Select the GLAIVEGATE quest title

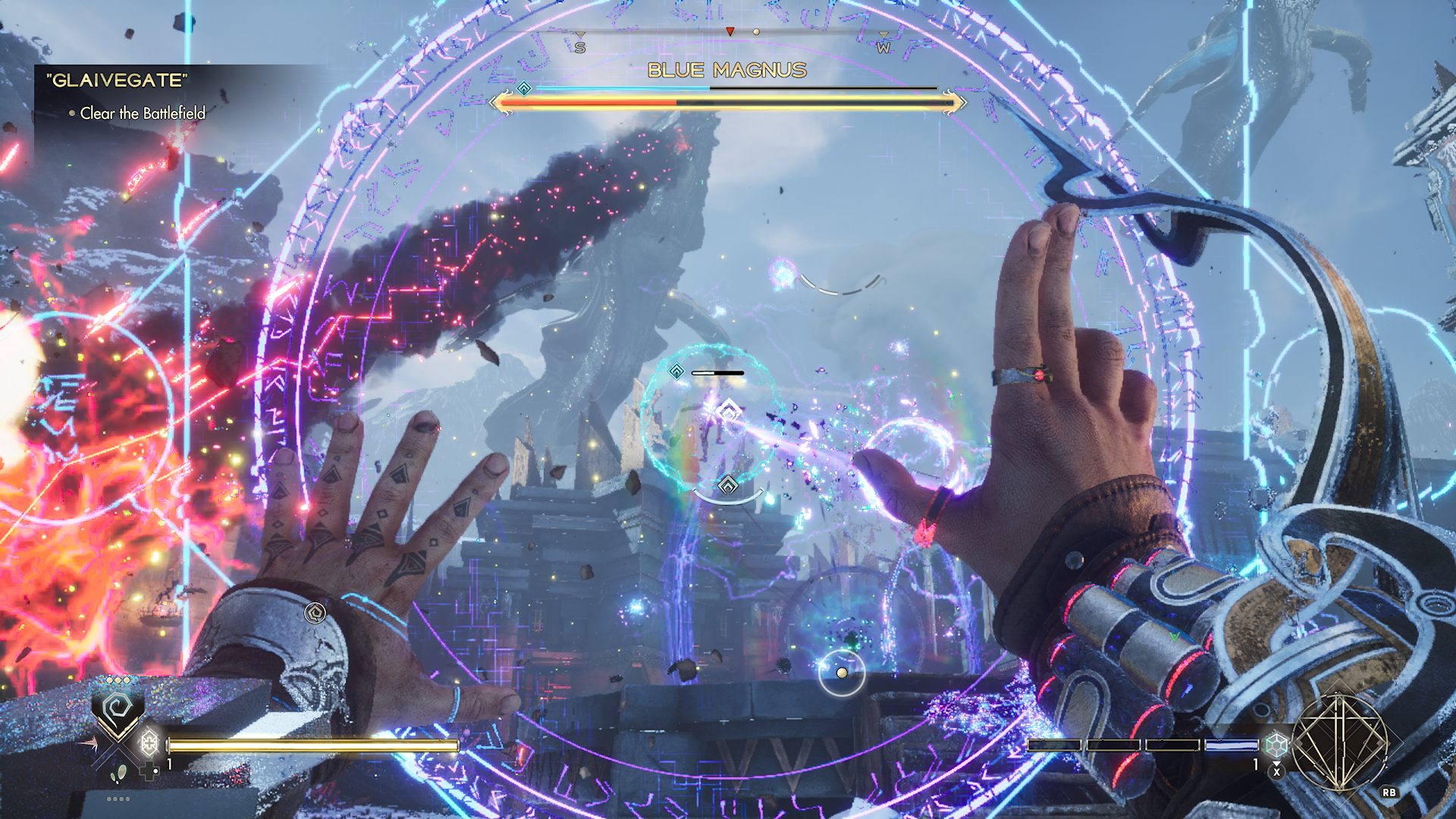coord(117,80)
